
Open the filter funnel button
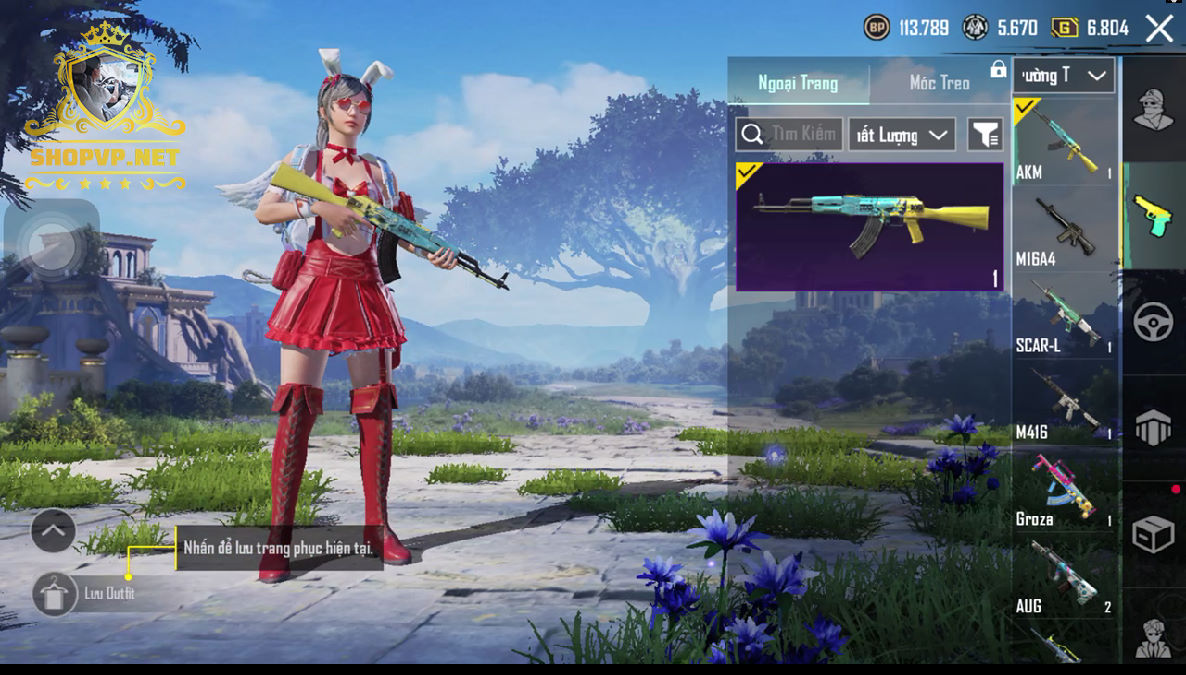coord(985,135)
